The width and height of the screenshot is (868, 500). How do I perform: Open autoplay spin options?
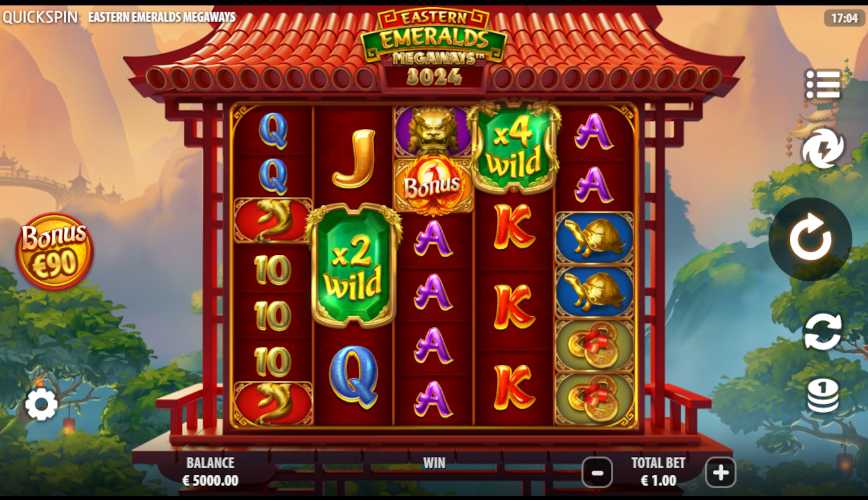823,331
